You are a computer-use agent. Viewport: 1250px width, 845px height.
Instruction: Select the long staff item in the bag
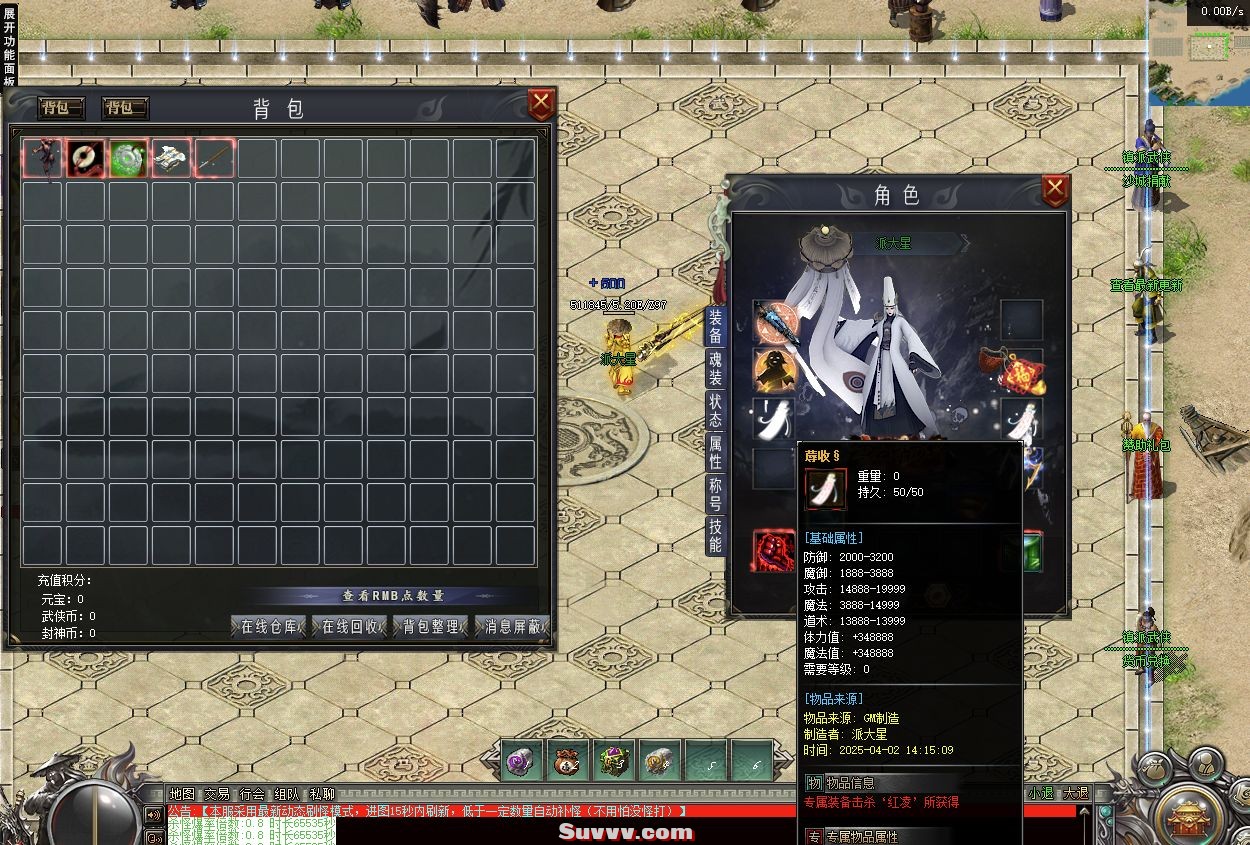(x=215, y=159)
